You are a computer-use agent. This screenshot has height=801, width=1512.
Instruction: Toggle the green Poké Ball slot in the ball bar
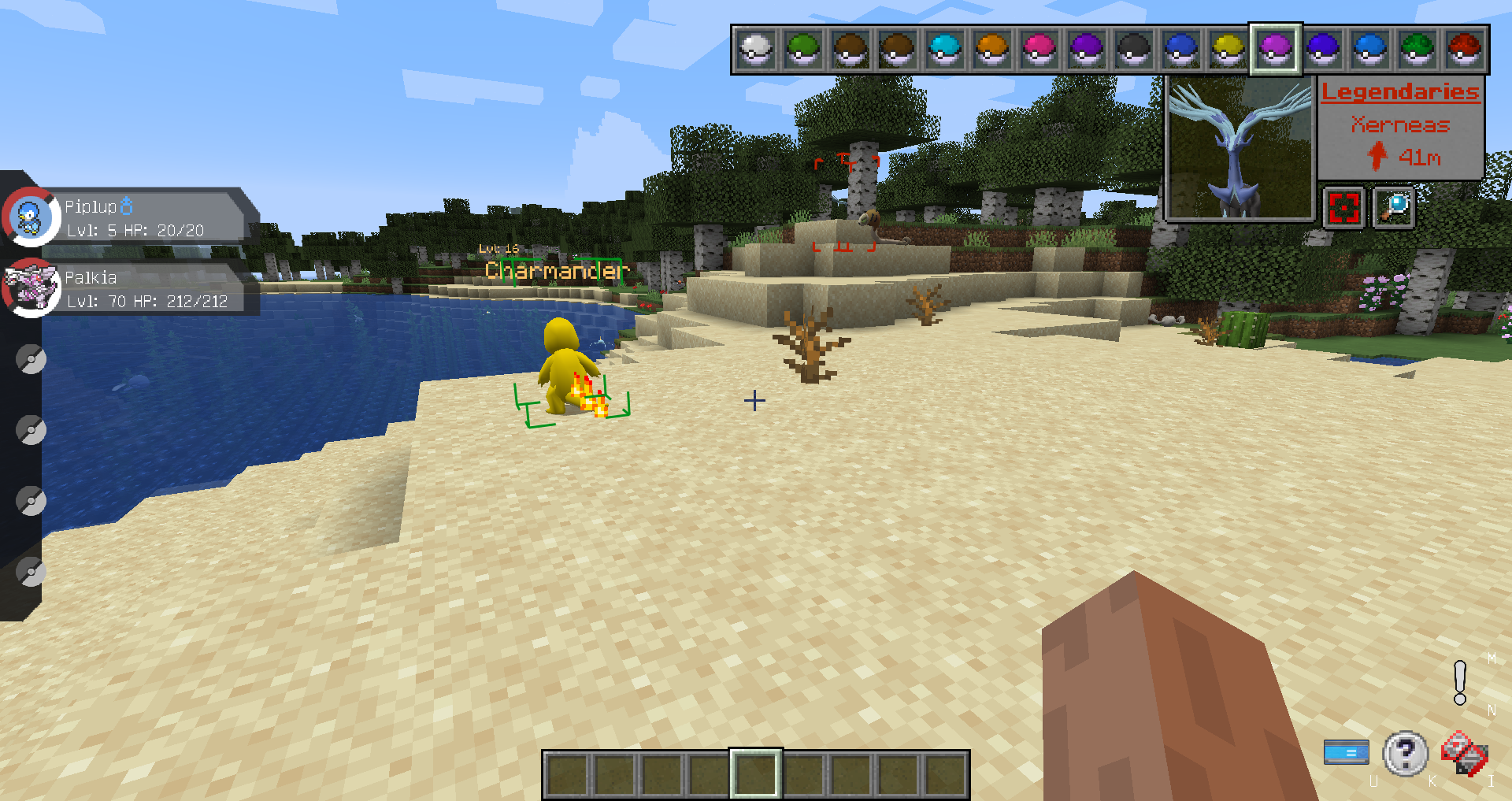coord(804,49)
